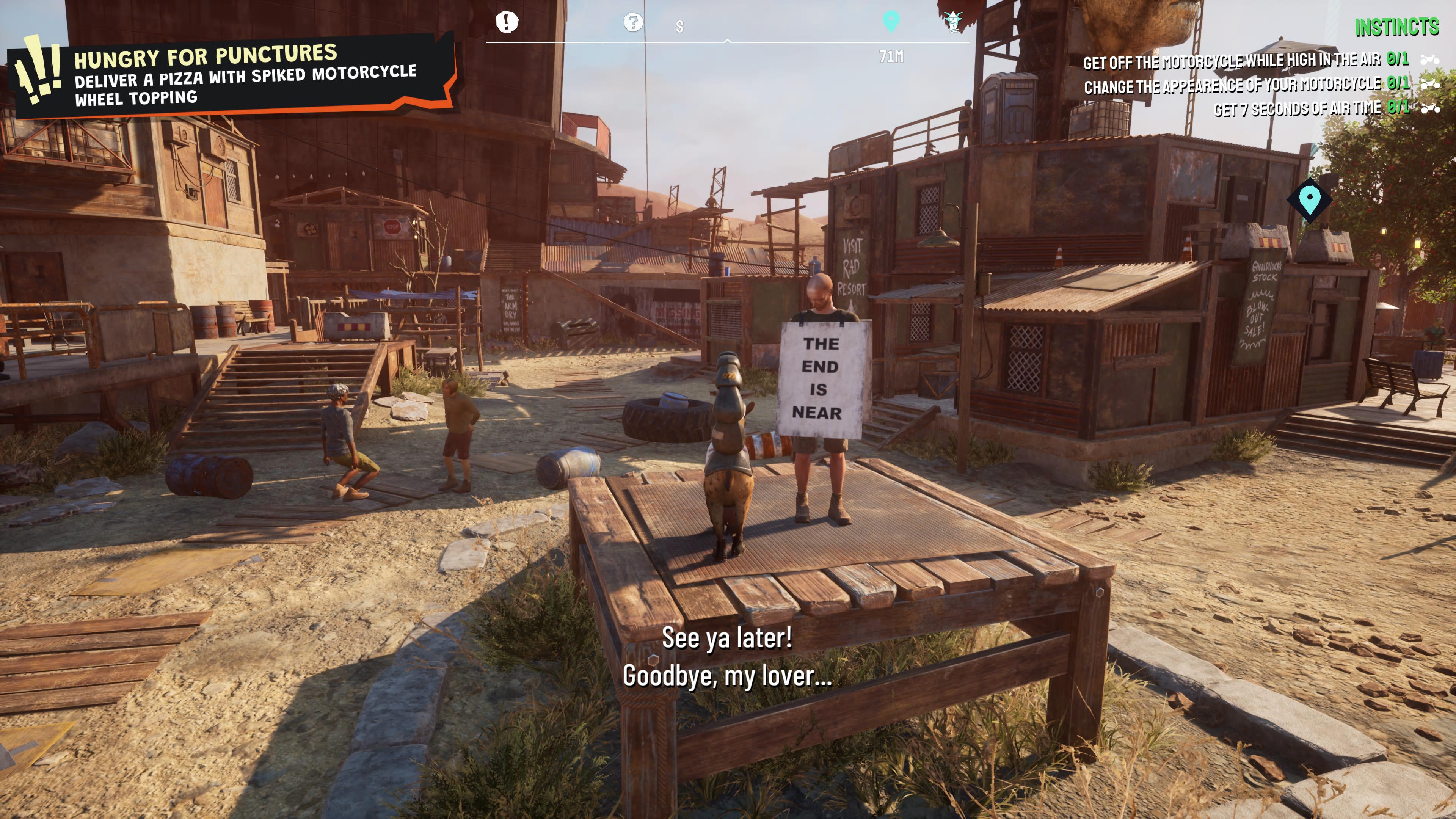1456x819 pixels.
Task: Click the exclamation mark compass marker
Action: click(507, 22)
